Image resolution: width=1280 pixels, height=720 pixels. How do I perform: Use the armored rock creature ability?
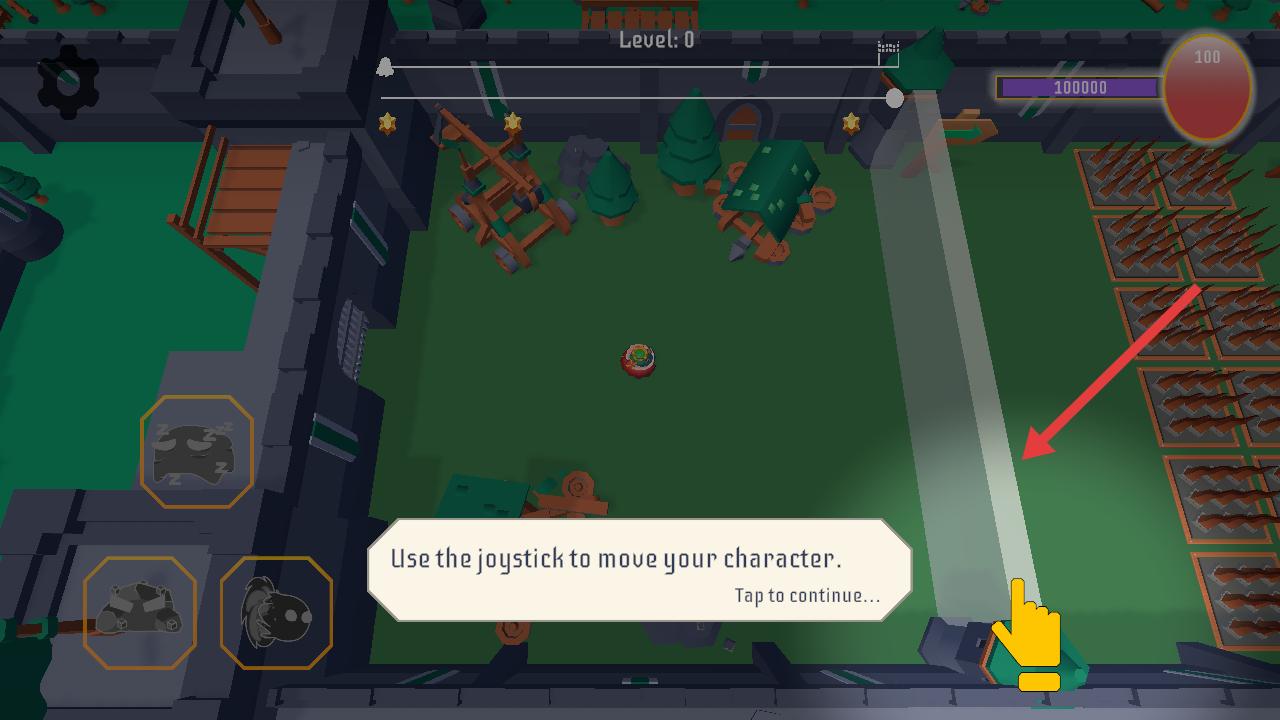[x=139, y=612]
